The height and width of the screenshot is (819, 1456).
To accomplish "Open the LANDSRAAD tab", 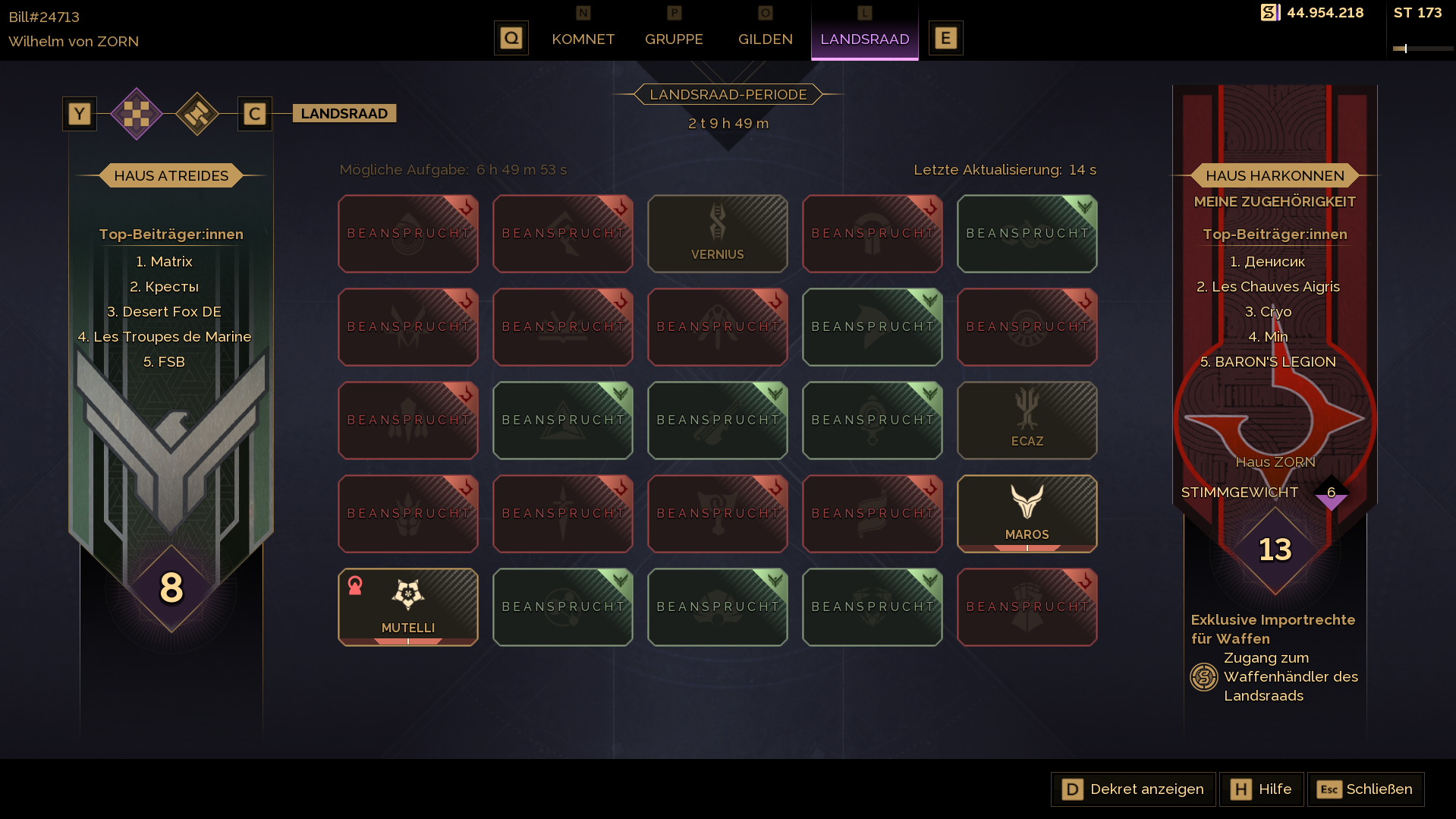I will click(x=864, y=39).
